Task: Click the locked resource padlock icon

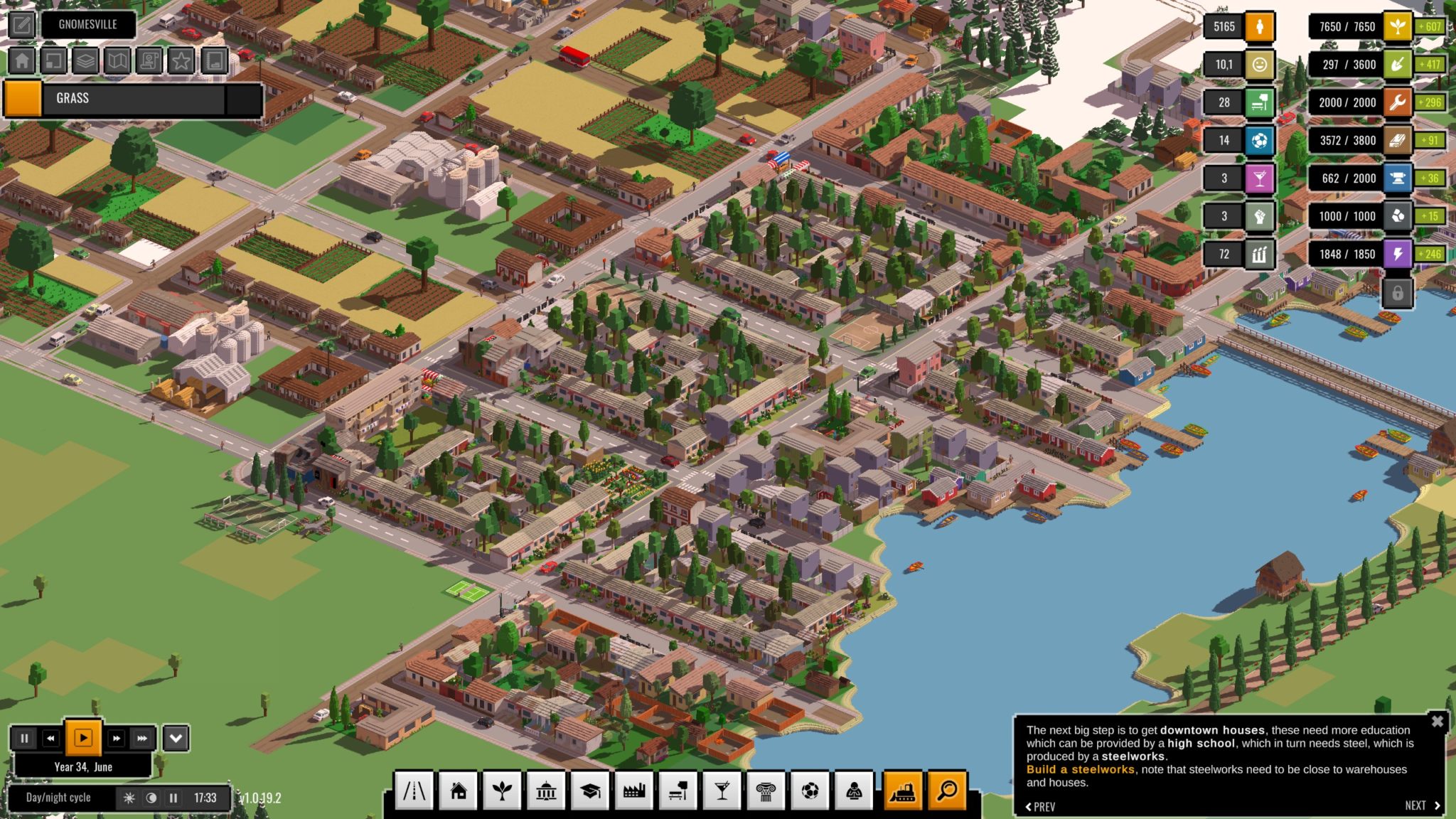Action: (1397, 293)
